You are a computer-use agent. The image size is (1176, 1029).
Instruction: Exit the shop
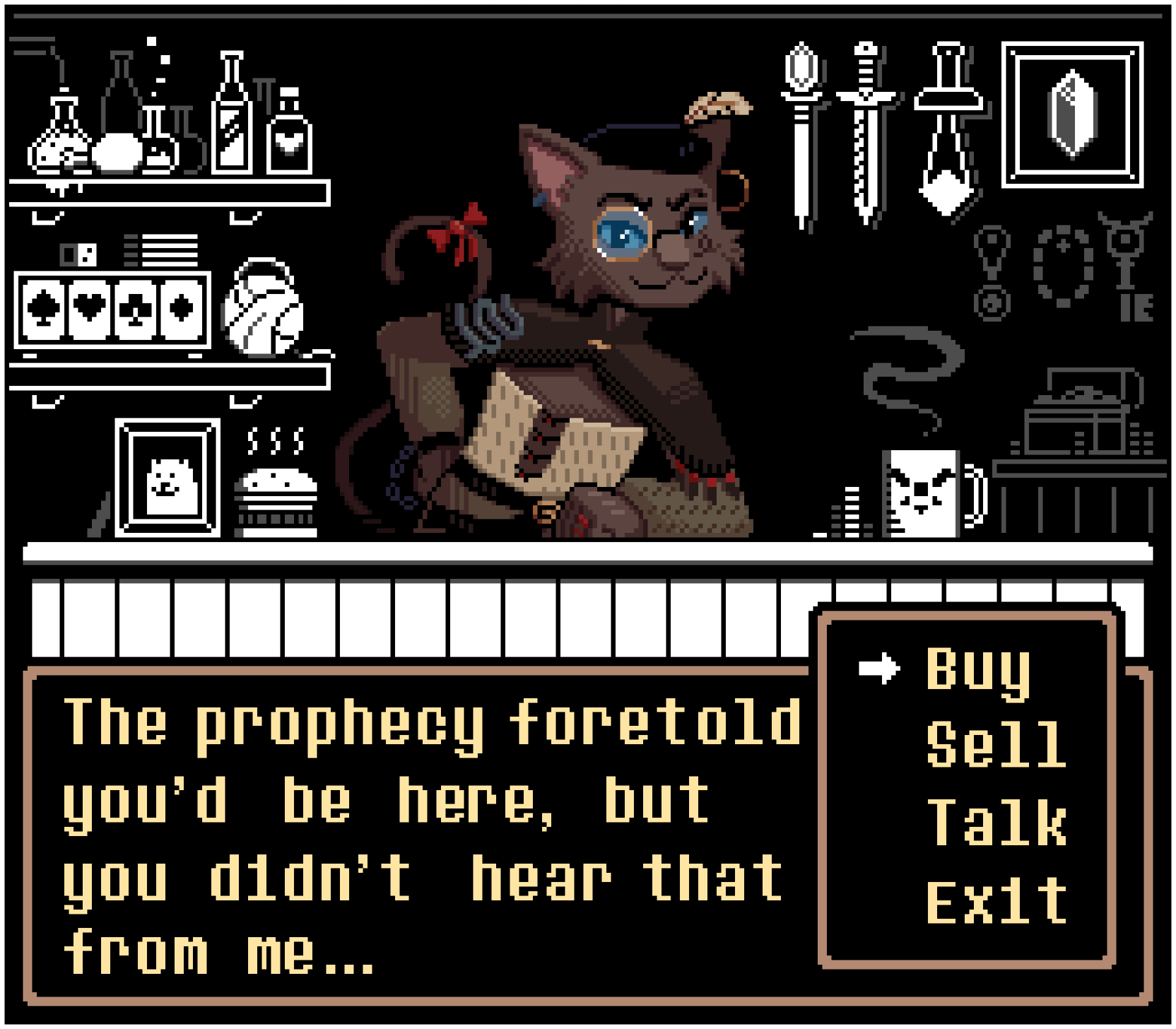(x=997, y=901)
